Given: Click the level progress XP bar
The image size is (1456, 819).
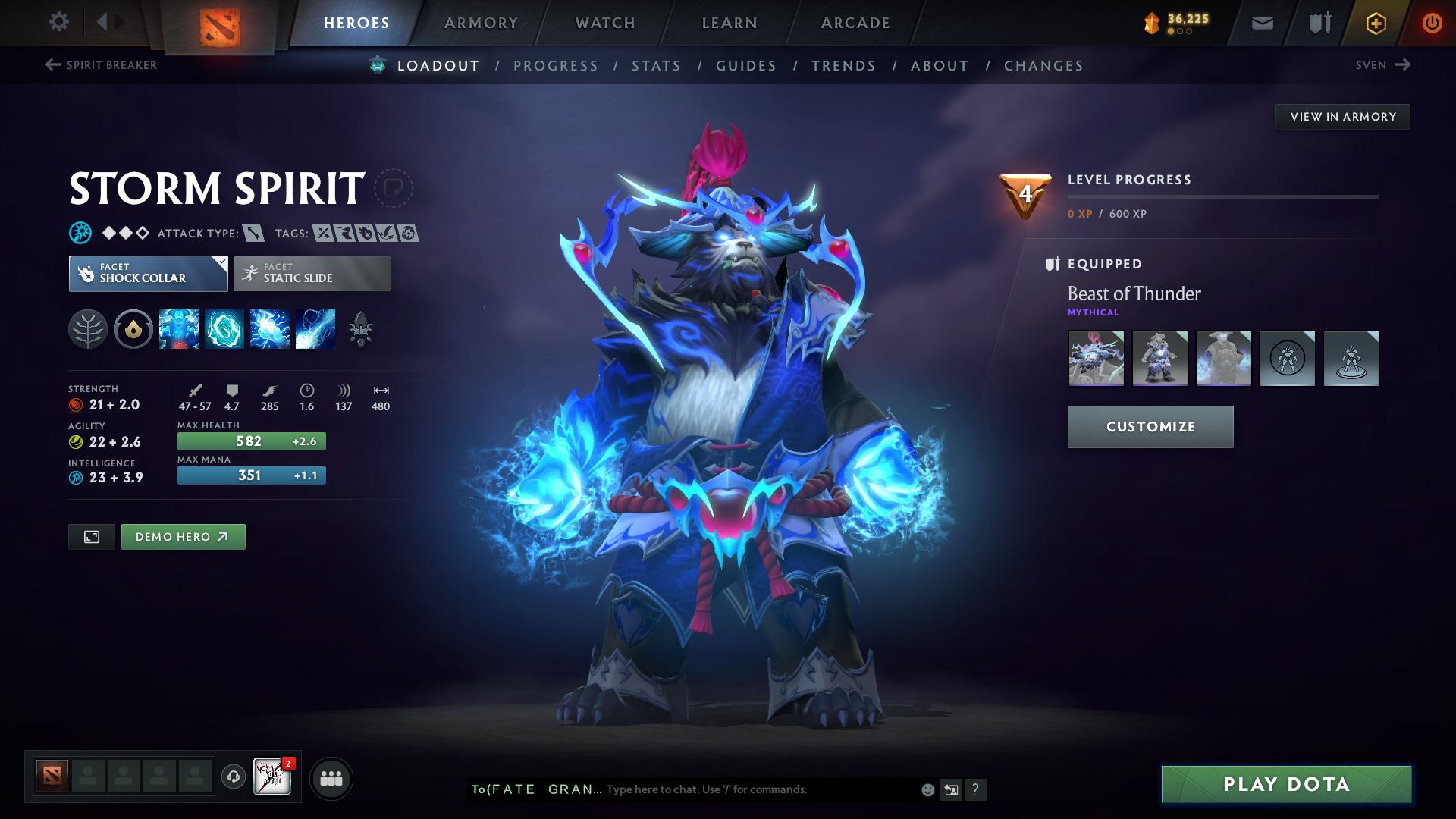Looking at the screenshot, I should coord(1222,197).
